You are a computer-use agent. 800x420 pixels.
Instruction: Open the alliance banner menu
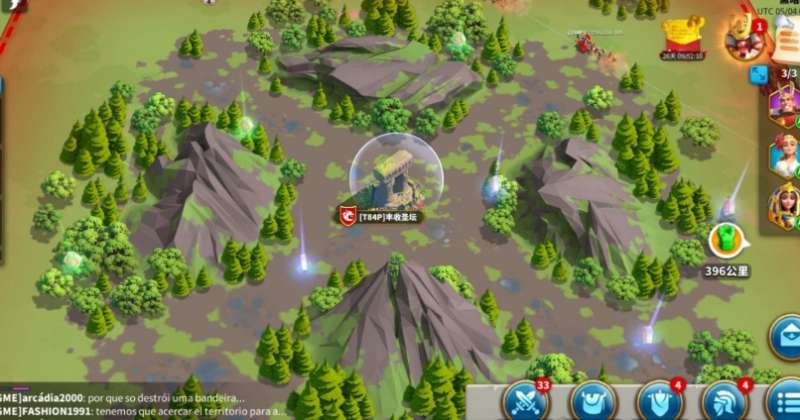point(659,400)
